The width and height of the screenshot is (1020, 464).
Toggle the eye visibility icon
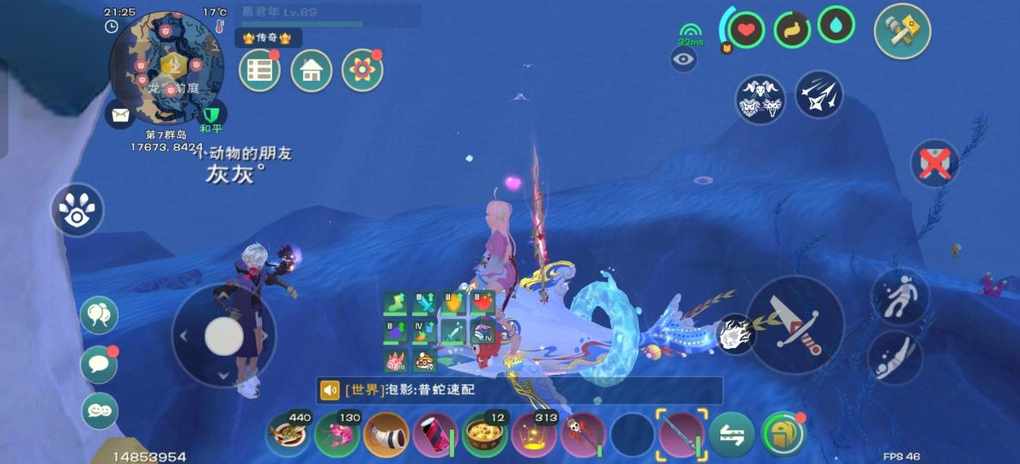684,60
